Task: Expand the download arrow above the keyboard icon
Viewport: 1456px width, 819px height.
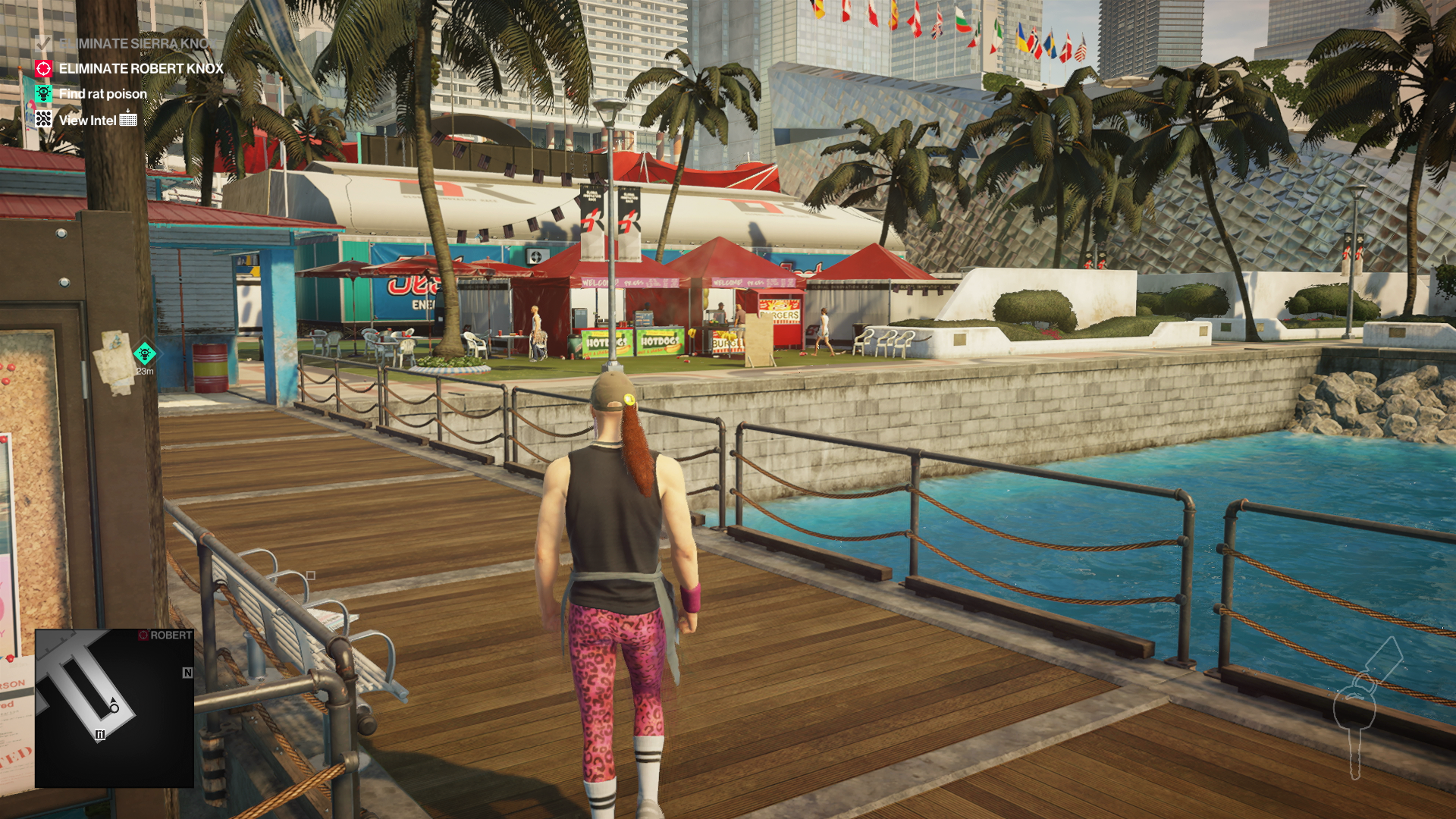Action: (x=127, y=111)
